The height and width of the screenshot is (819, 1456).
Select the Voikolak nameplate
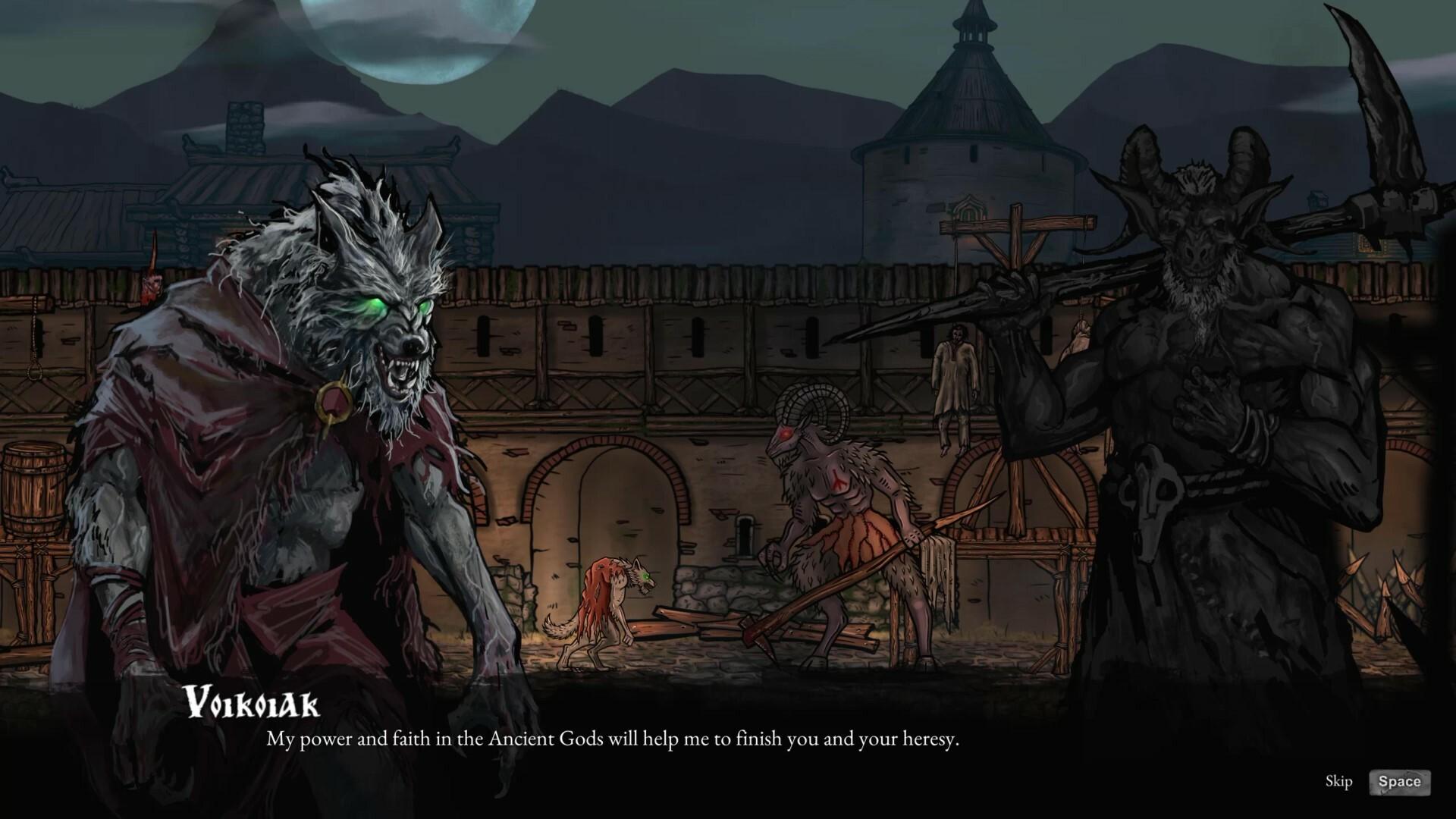pos(254,707)
